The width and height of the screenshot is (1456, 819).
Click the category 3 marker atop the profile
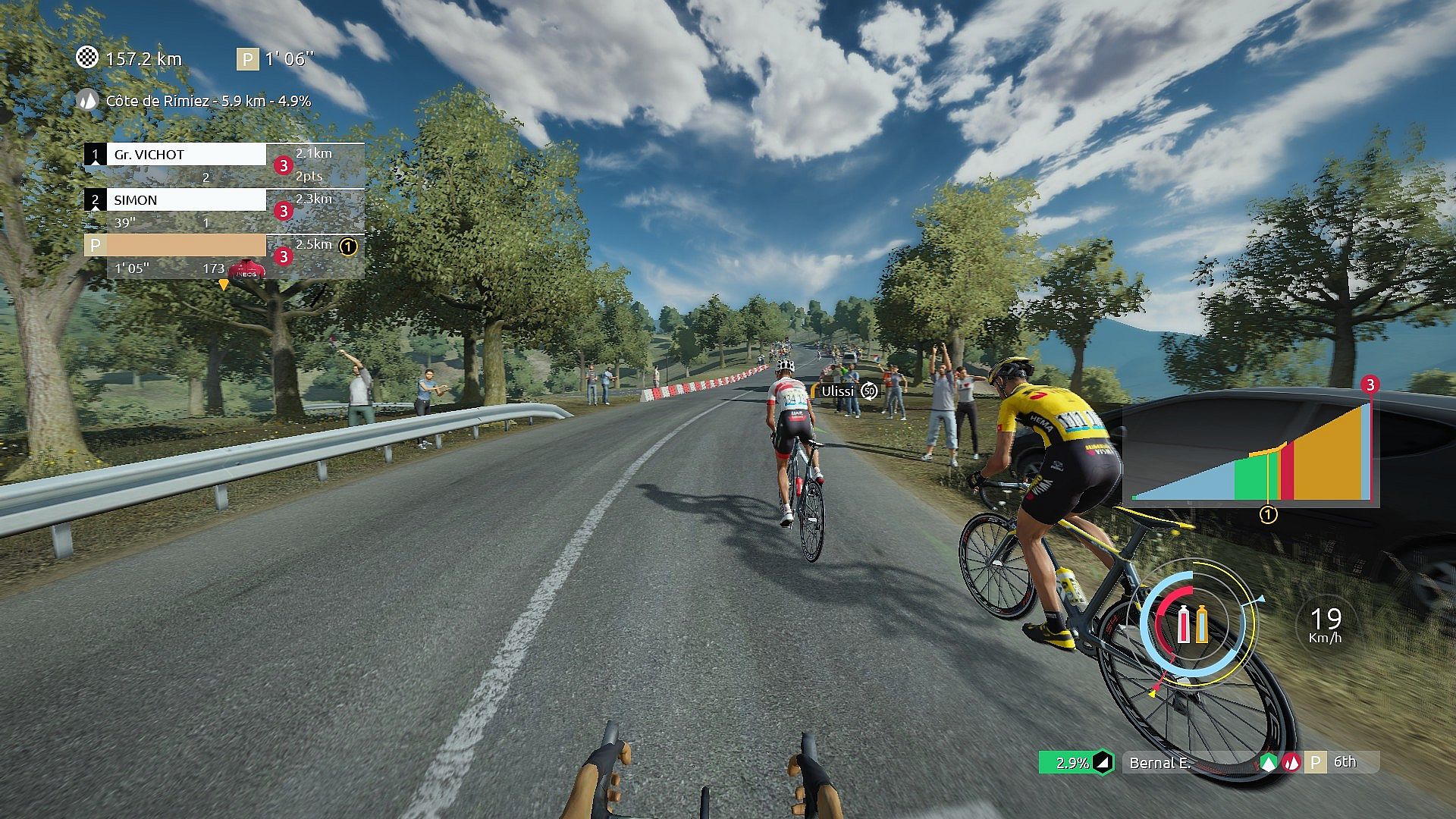(1370, 385)
